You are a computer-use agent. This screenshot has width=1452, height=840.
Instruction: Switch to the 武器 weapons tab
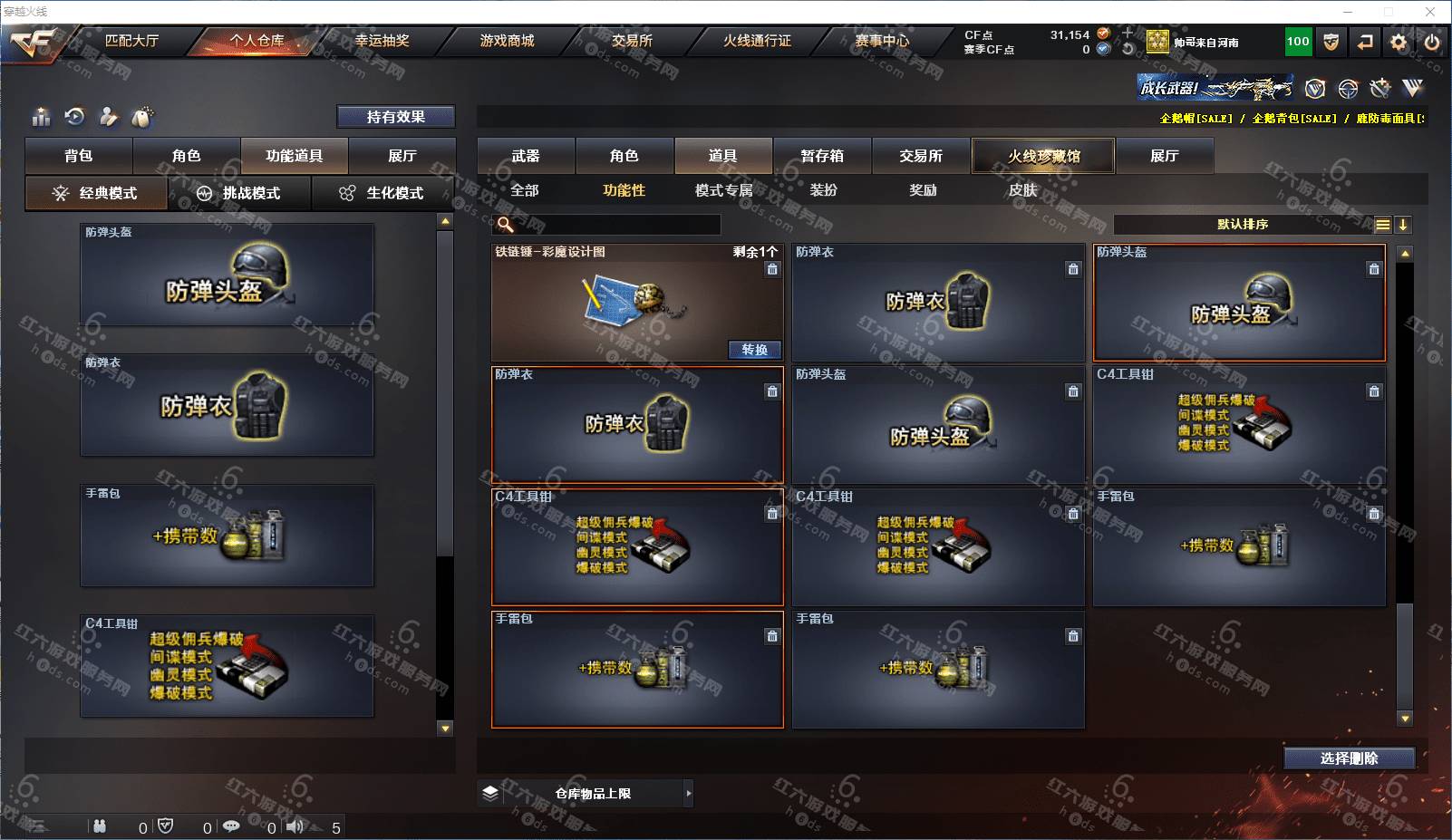point(526,156)
